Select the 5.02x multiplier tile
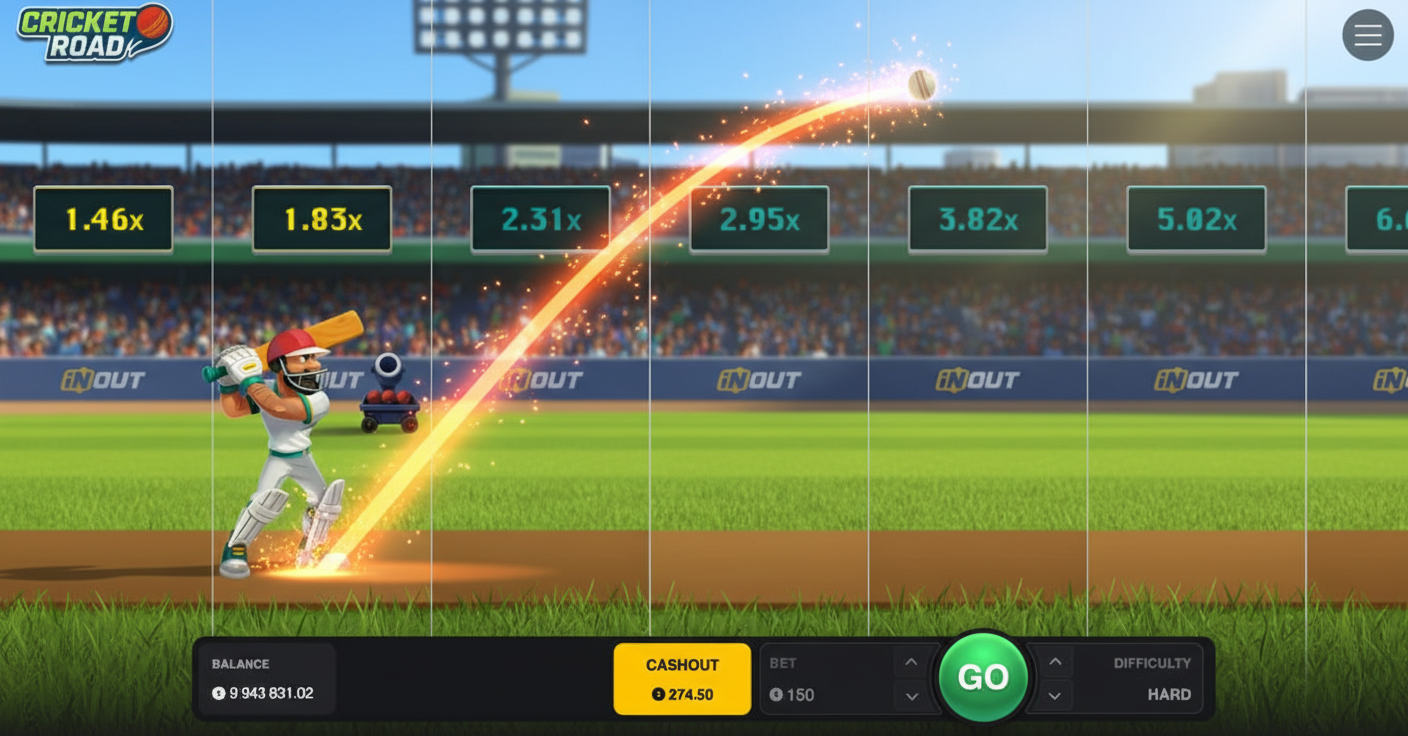The width and height of the screenshot is (1408, 736). [x=1196, y=217]
